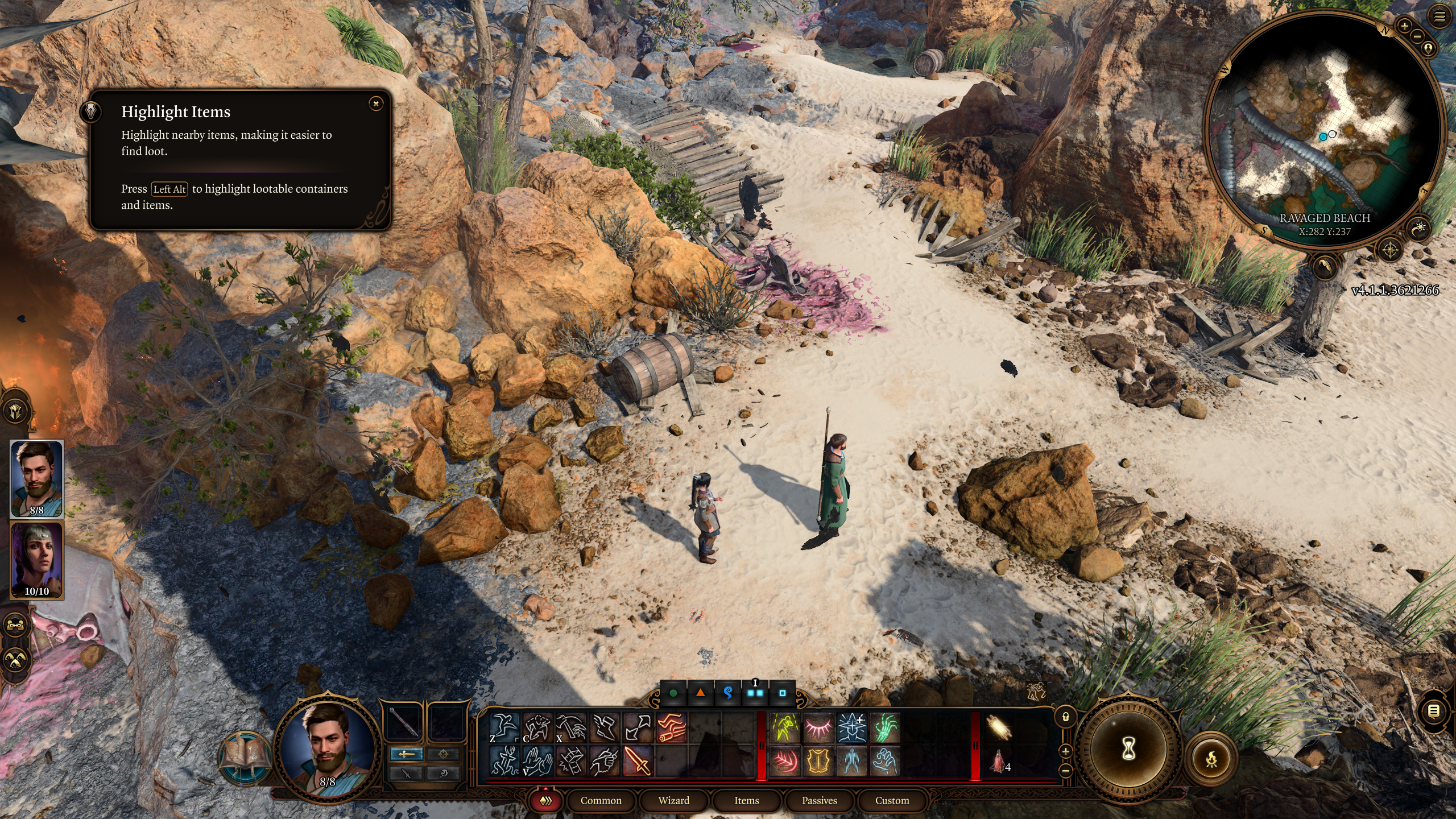
Task: Zoom in the minimap with plus button
Action: (1404, 26)
